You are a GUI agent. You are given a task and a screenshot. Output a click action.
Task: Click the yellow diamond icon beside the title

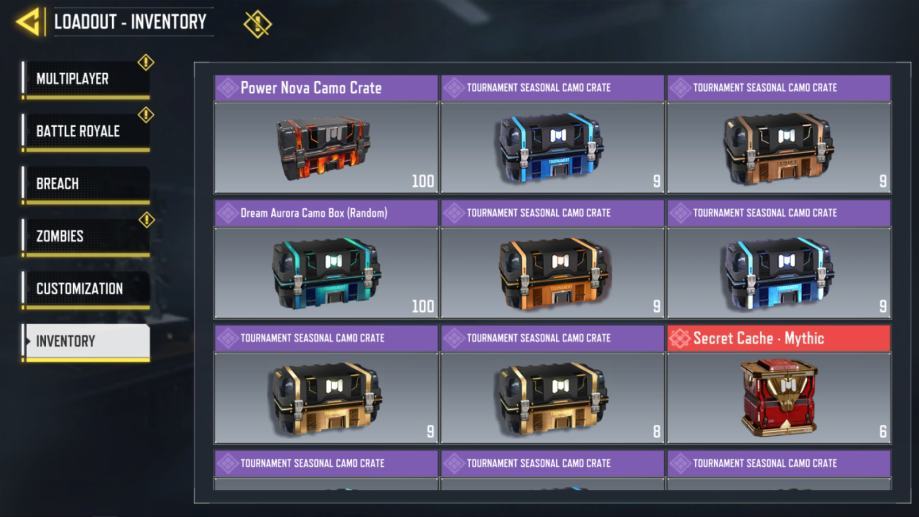pos(257,23)
